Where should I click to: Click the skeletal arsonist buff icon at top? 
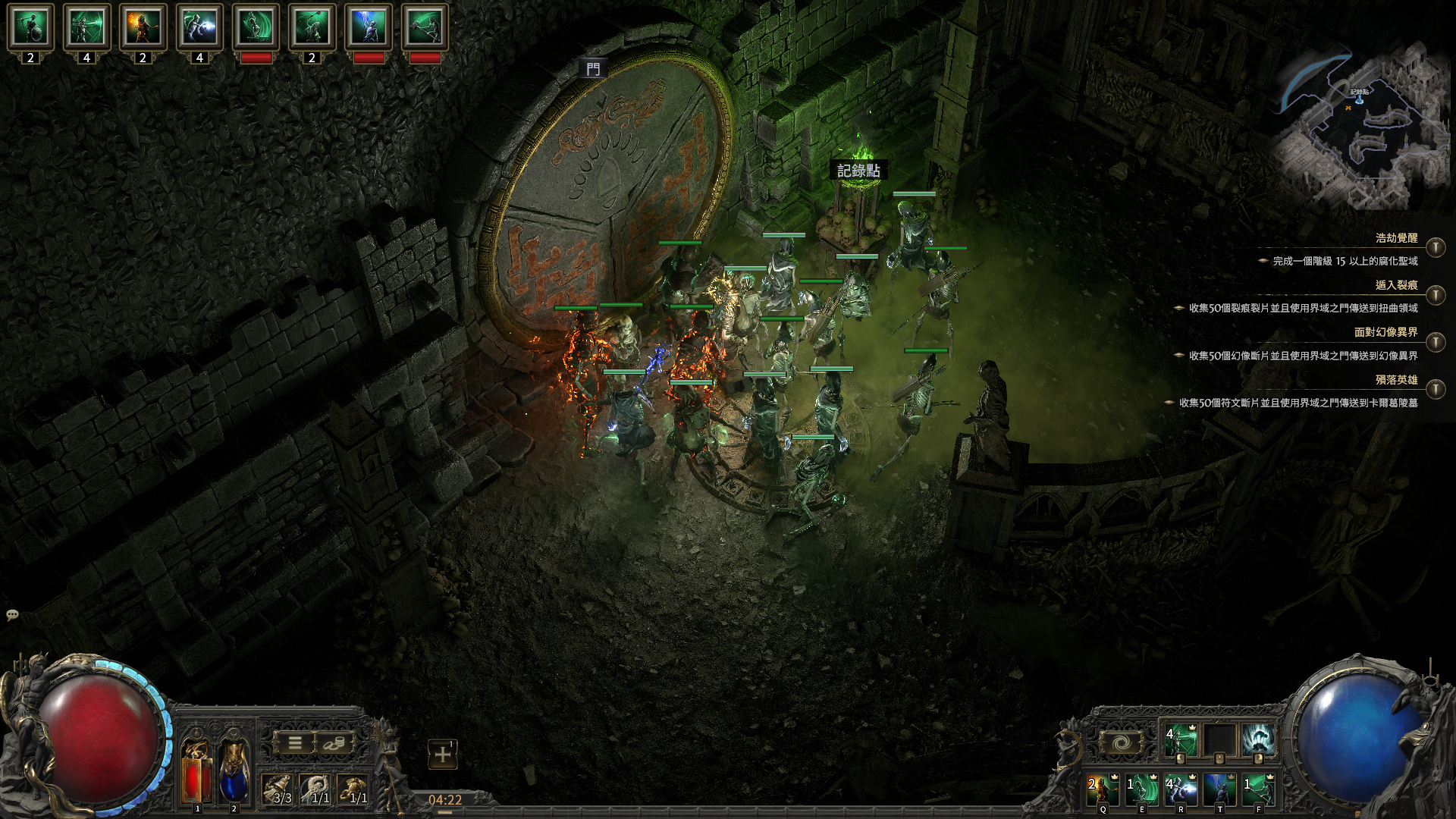click(143, 27)
